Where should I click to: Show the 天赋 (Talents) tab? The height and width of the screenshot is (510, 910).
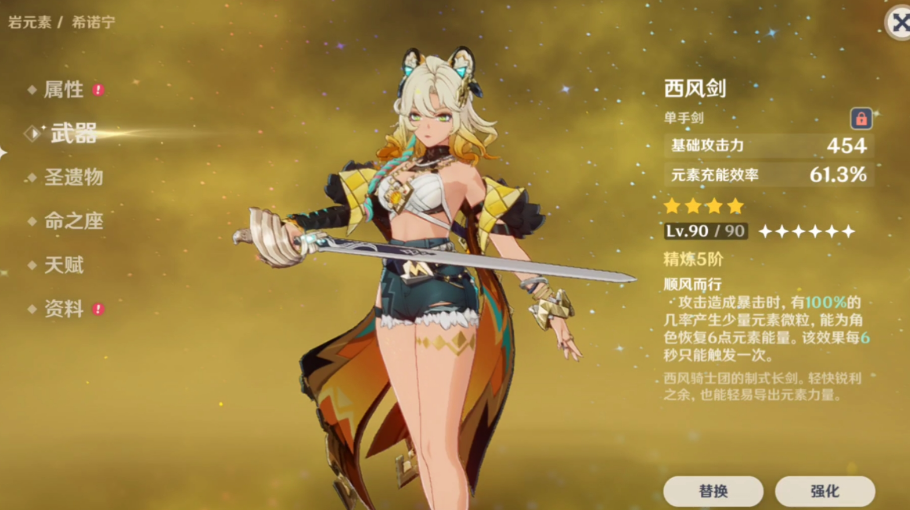tap(64, 265)
